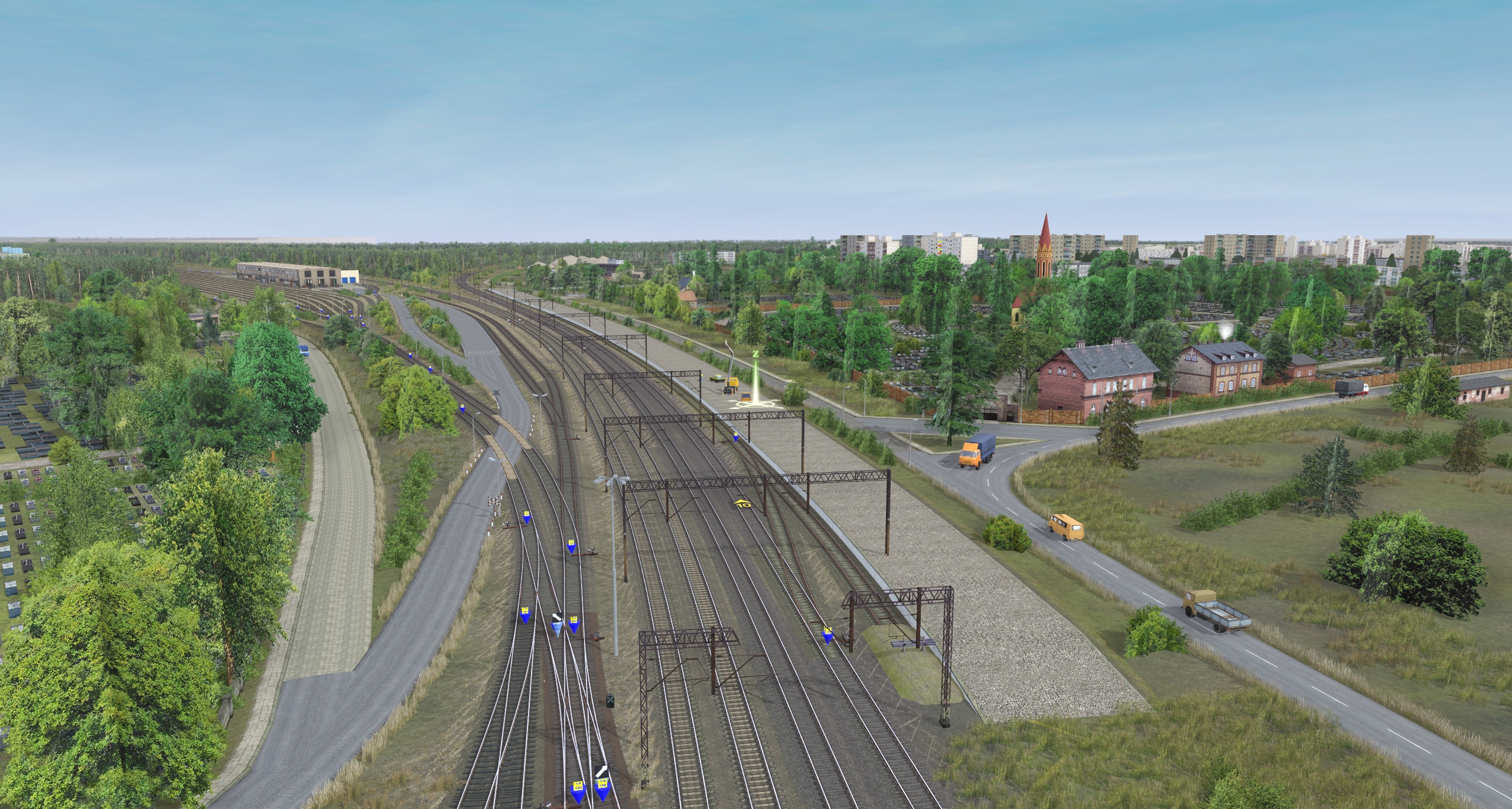This screenshot has width=1512, height=809.
Task: Select the highlighted light-blue junction marker
Action: 557,629
